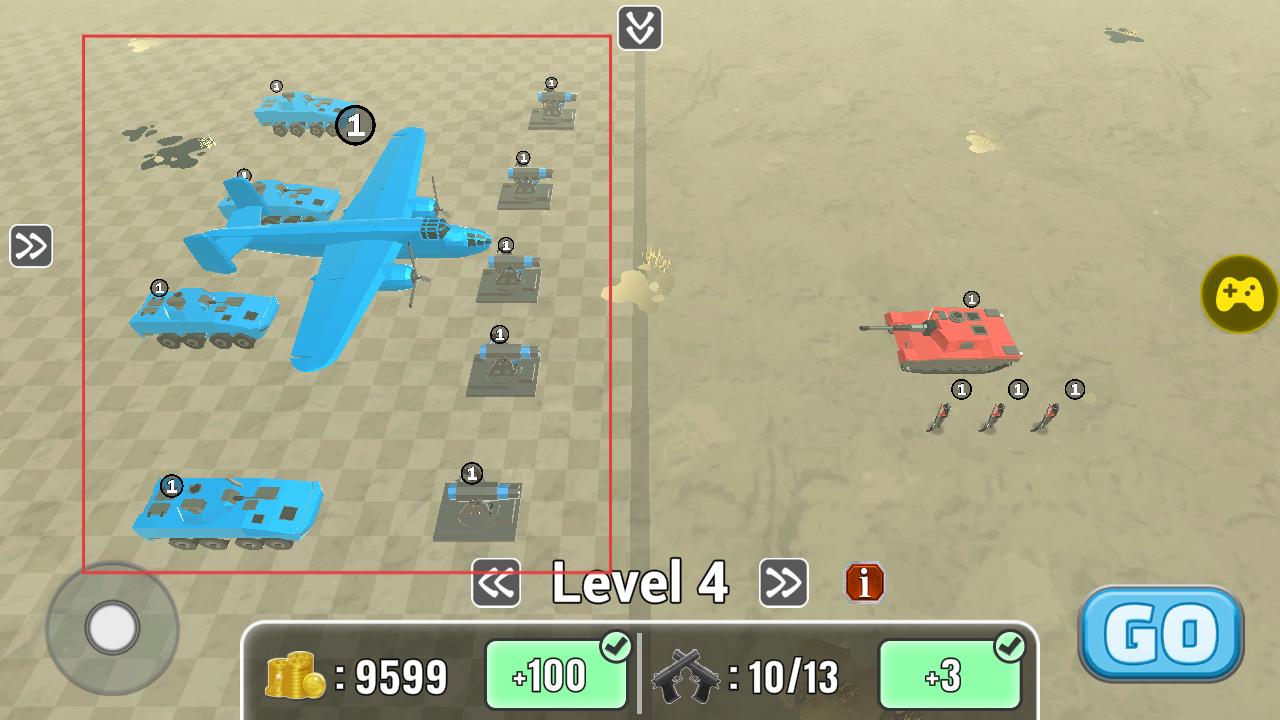Start the battle with the GO button

pos(1160,634)
